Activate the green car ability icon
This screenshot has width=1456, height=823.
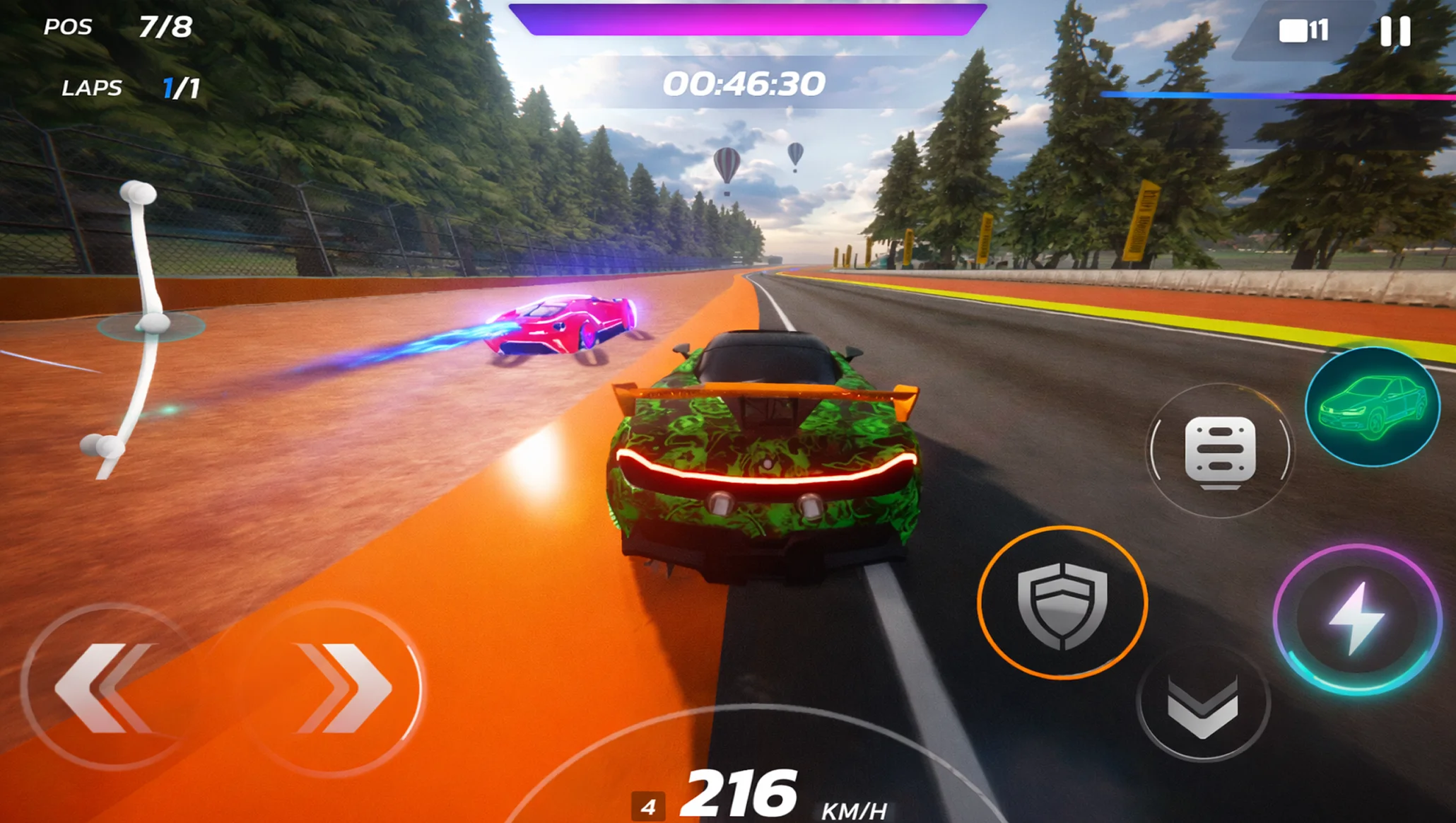tap(1372, 407)
